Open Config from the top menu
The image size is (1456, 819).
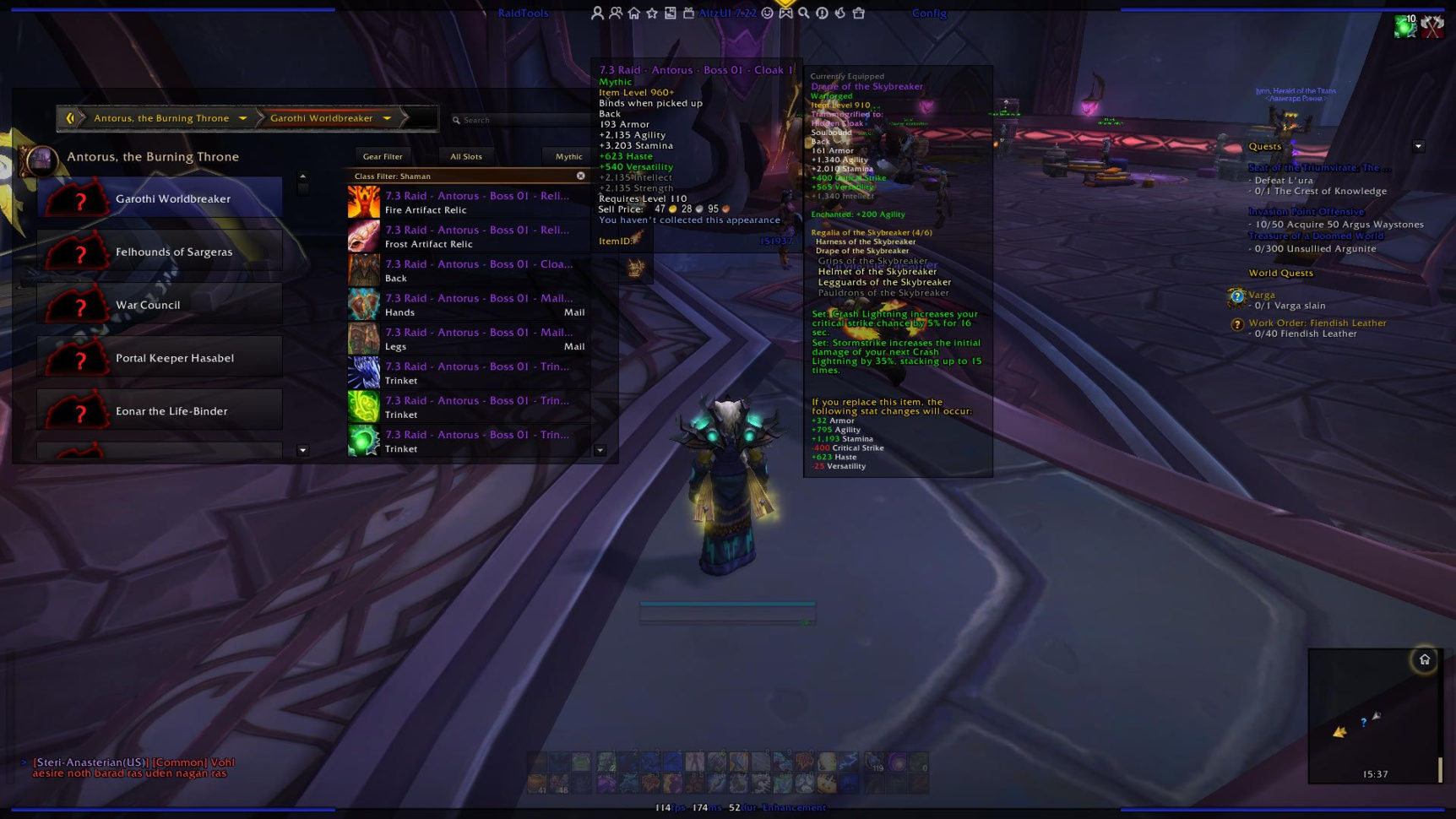pyautogui.click(x=928, y=13)
